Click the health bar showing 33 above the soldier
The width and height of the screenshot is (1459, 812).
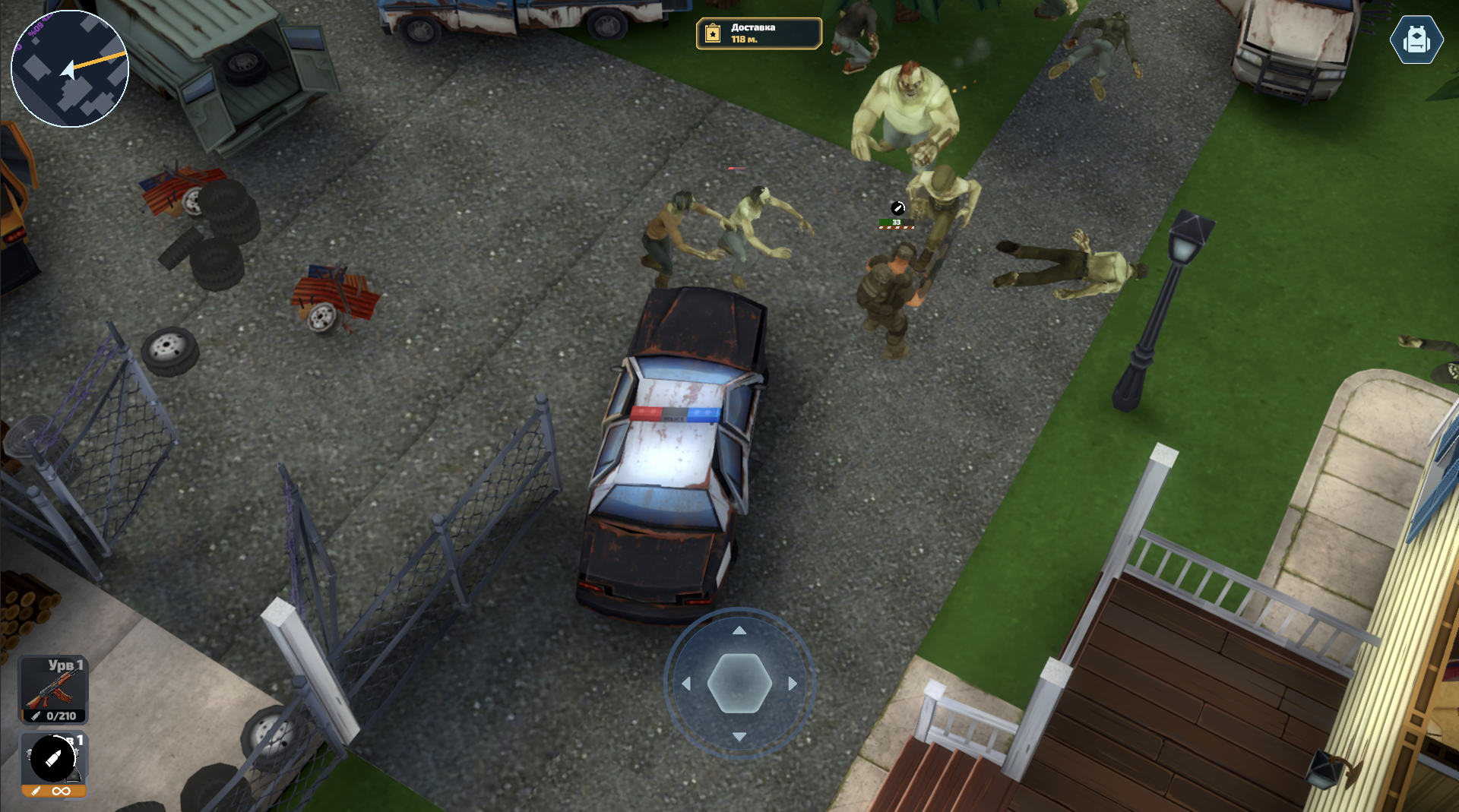(x=895, y=223)
